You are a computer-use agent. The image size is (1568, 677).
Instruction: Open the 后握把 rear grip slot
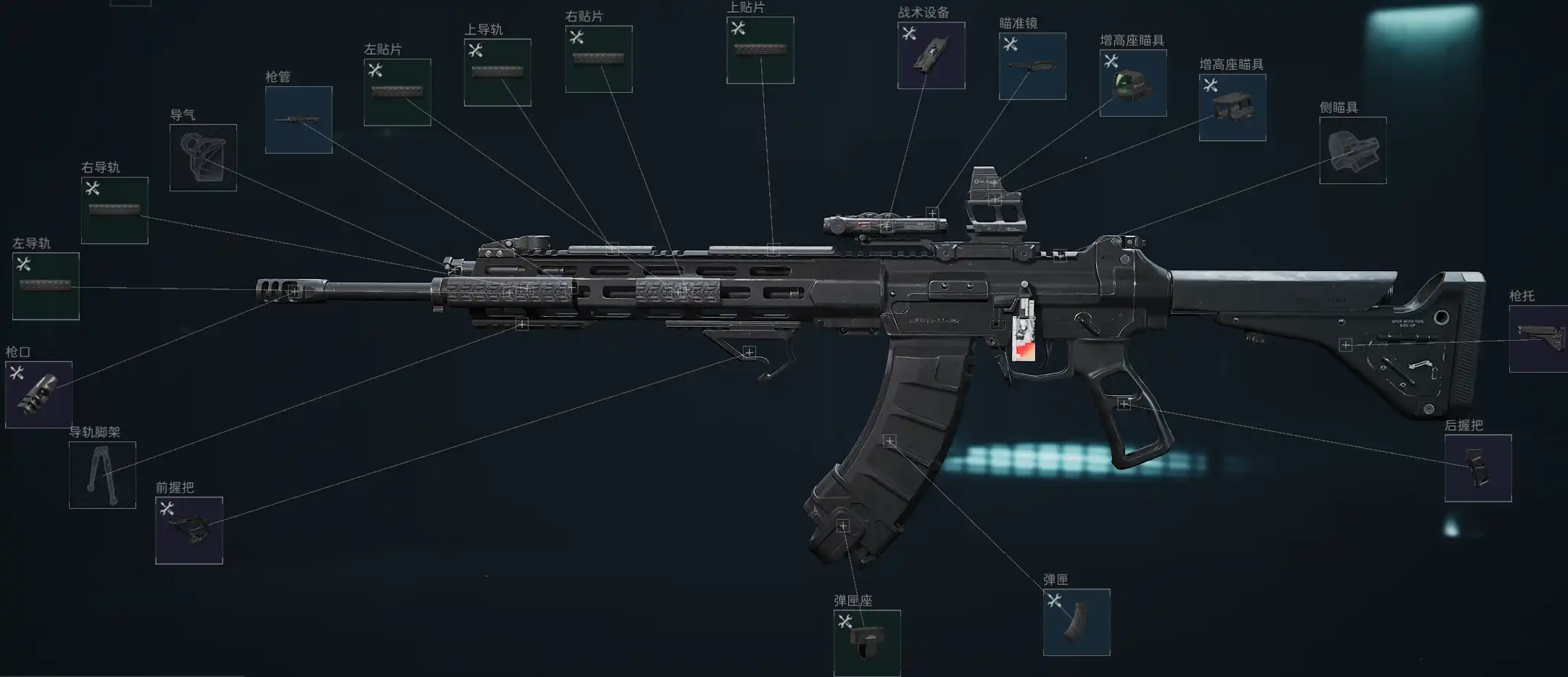pyautogui.click(x=1477, y=468)
